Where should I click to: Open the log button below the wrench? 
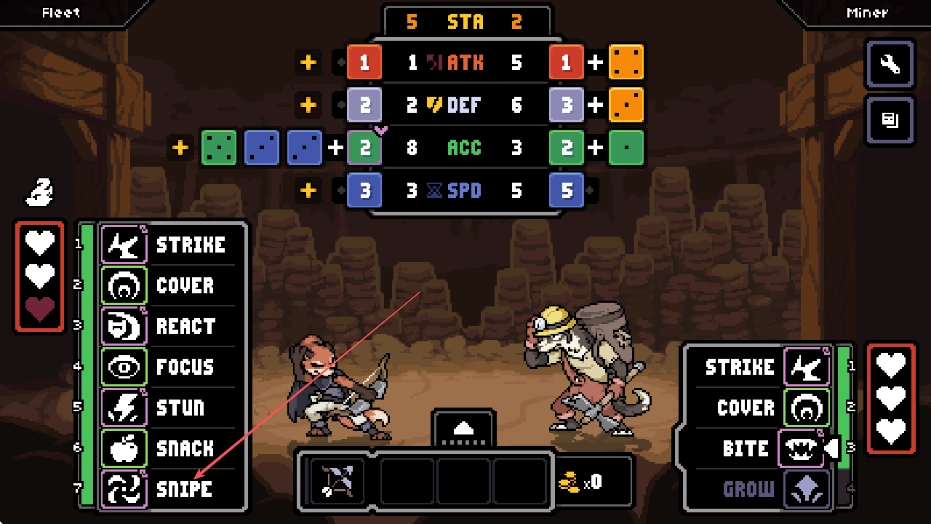889,121
